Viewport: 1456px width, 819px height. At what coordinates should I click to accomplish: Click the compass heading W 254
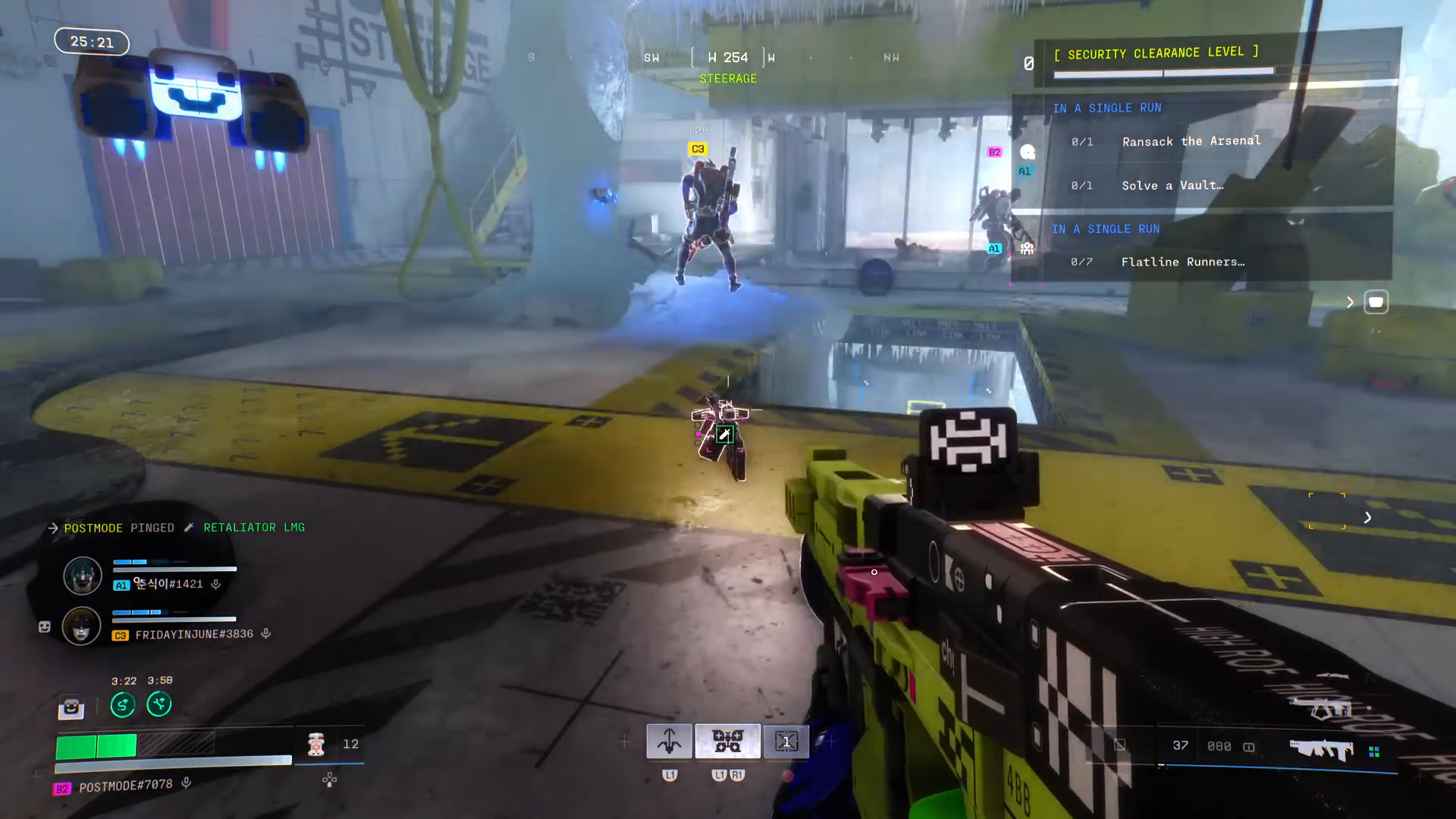pyautogui.click(x=728, y=58)
